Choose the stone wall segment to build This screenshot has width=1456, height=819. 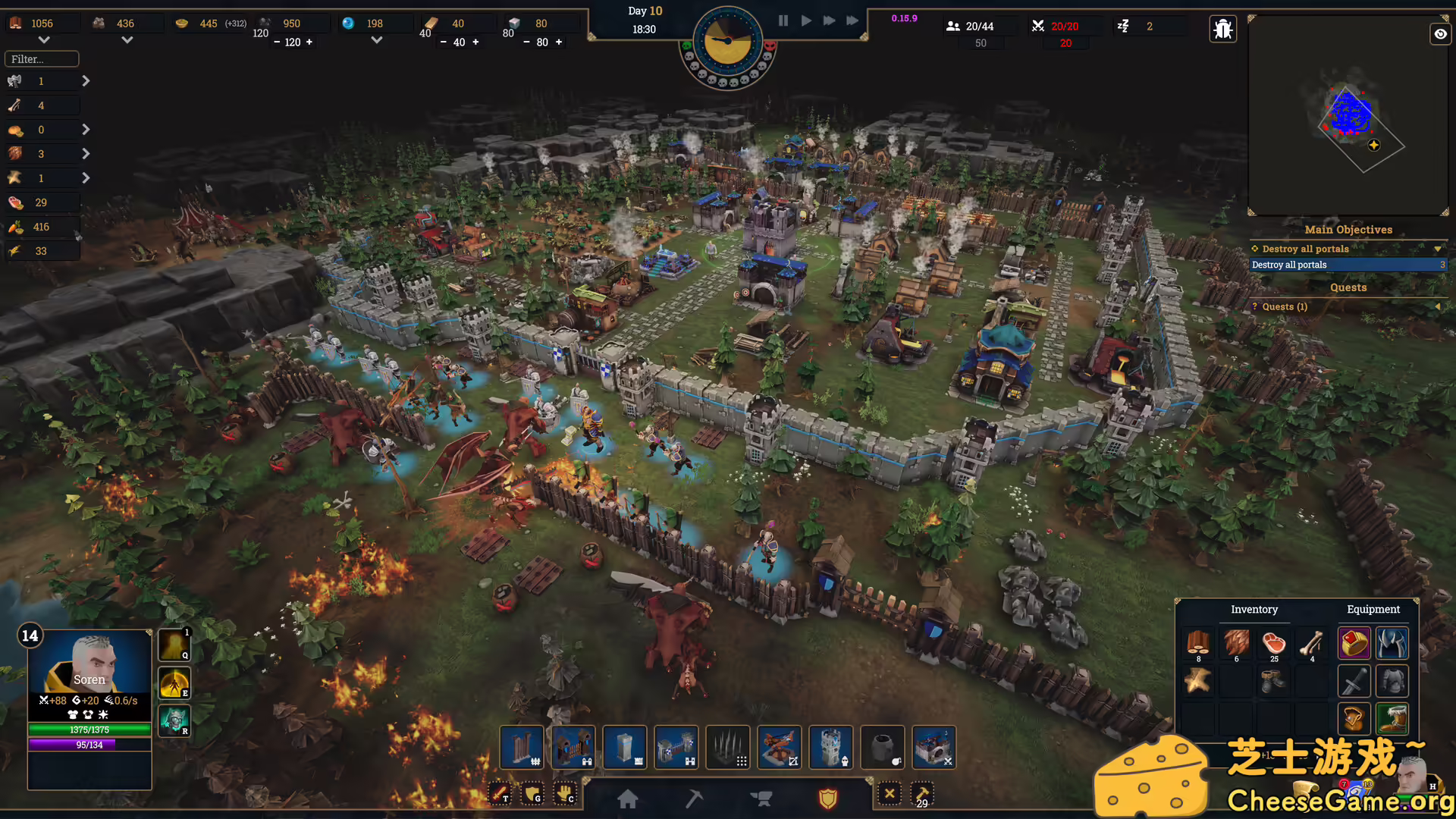coord(625,747)
